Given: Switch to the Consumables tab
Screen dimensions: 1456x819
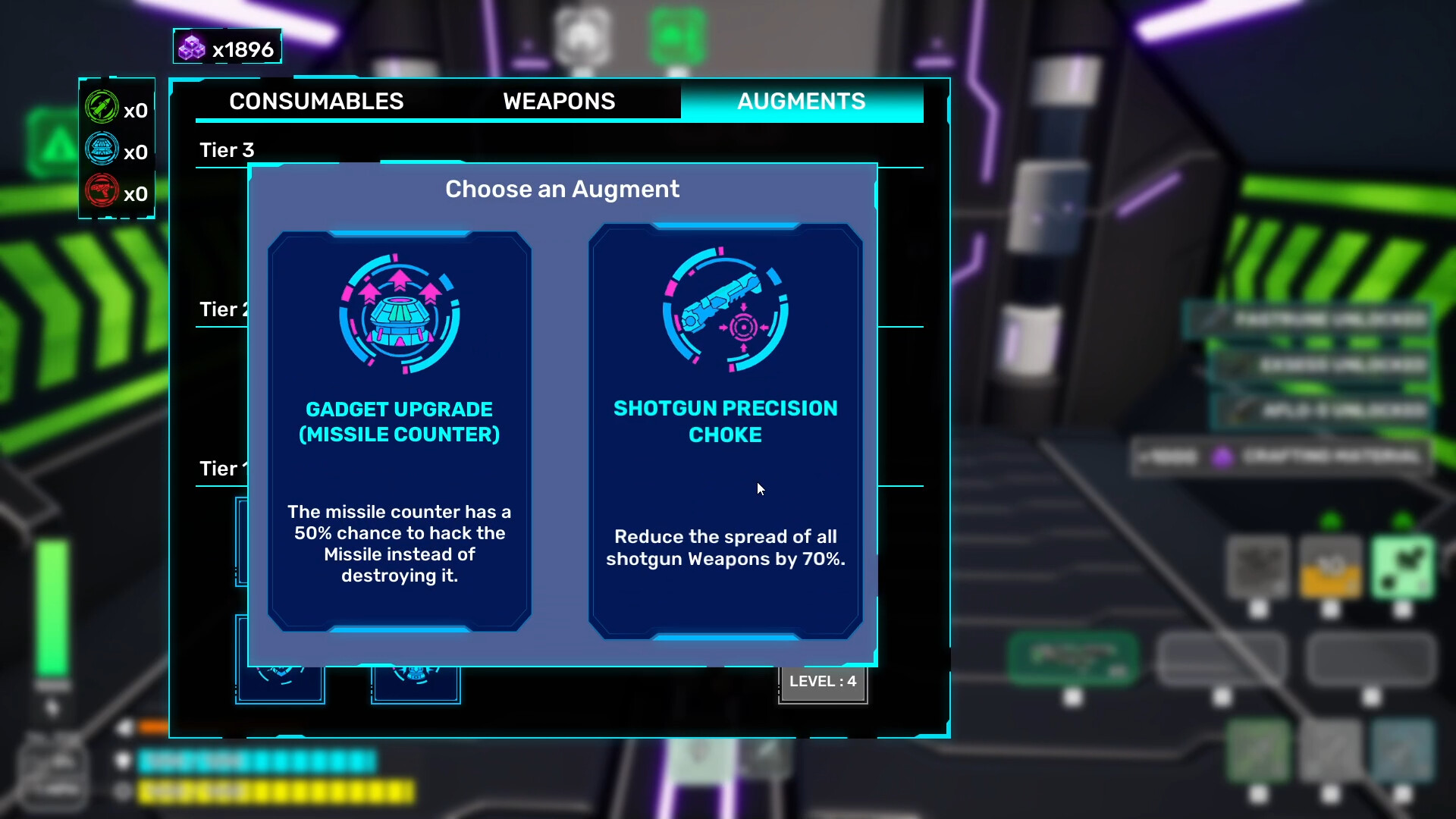Looking at the screenshot, I should [x=316, y=102].
